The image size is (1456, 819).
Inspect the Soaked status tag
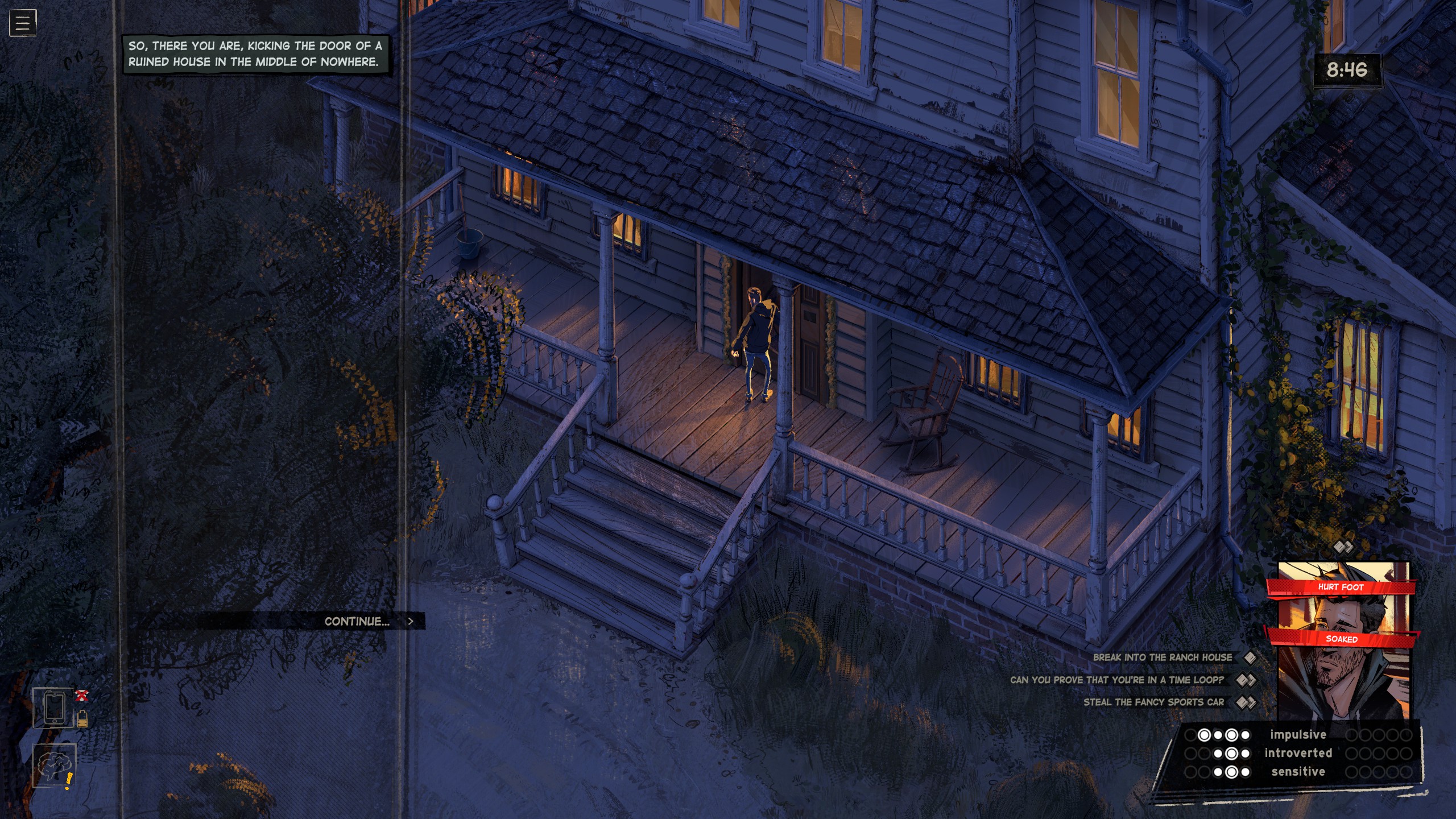1342,639
